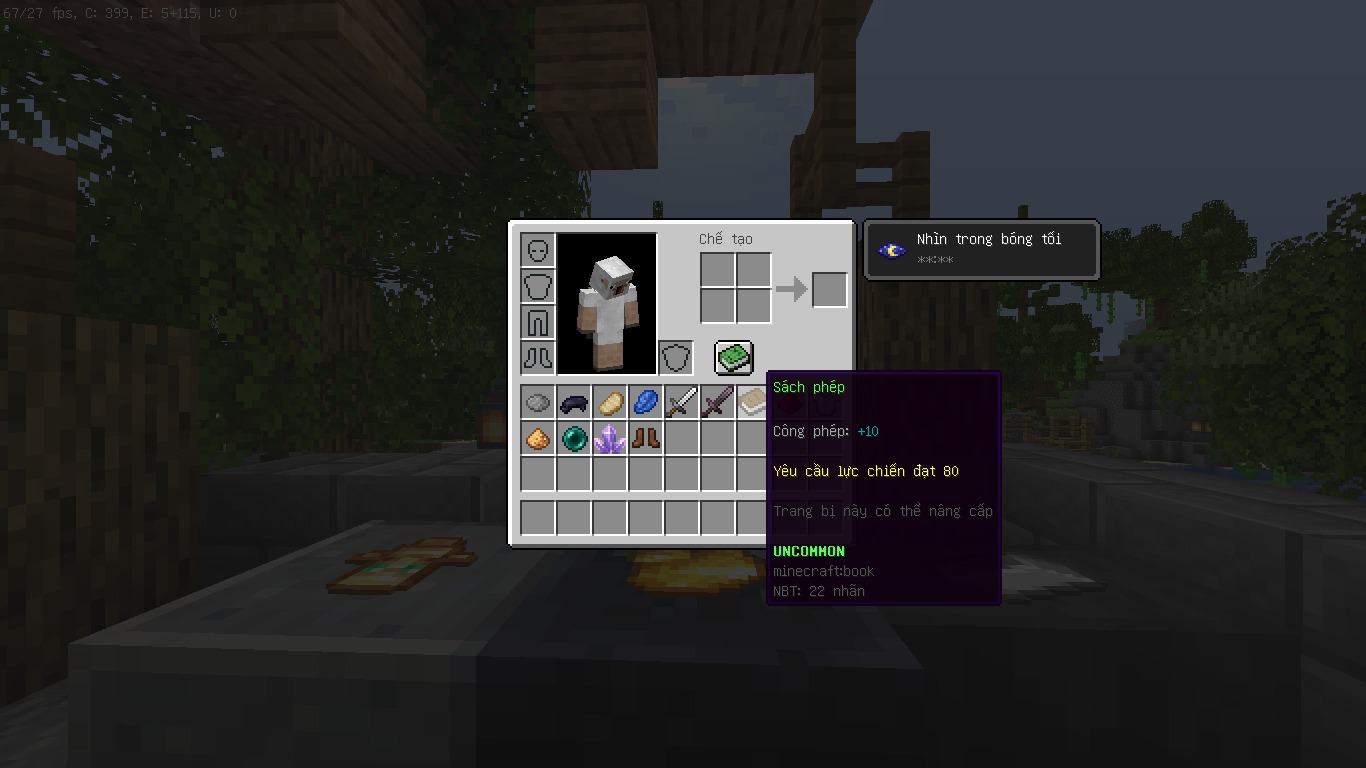
Task: Choose the orange powder pile item
Action: point(538,439)
